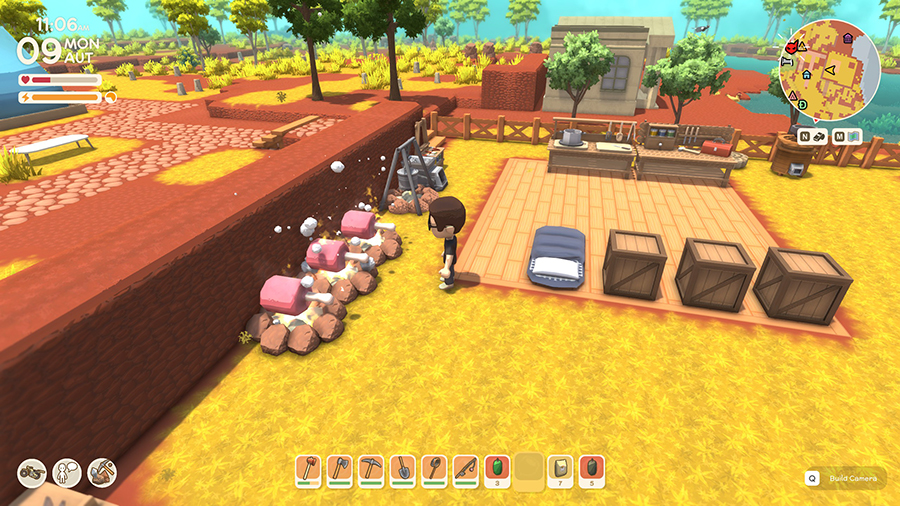The image size is (900, 506).
Task: Open the character speech bubble icon
Action: pos(67,472)
